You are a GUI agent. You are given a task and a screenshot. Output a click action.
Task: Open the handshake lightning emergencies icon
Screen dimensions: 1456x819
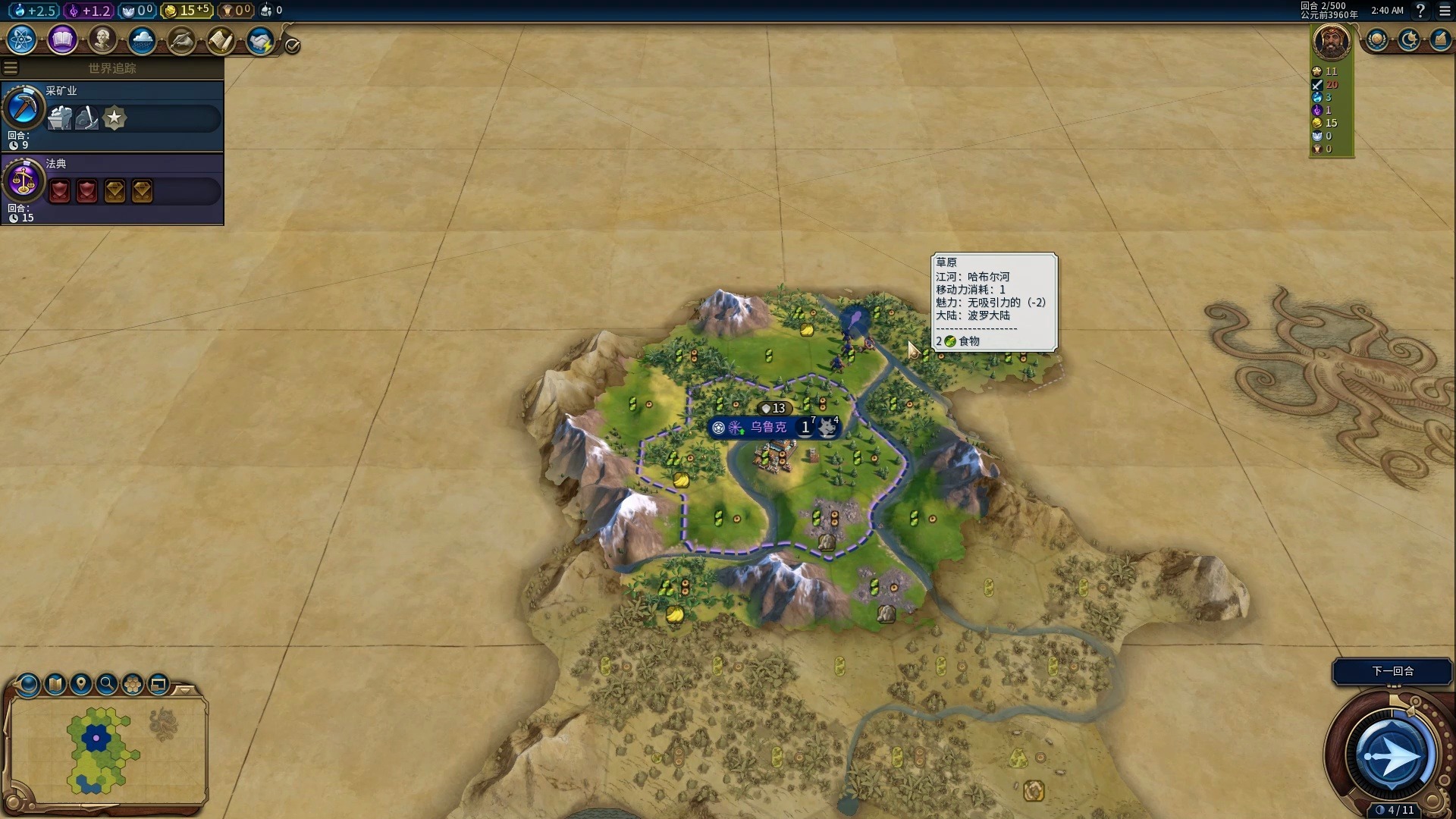point(260,39)
